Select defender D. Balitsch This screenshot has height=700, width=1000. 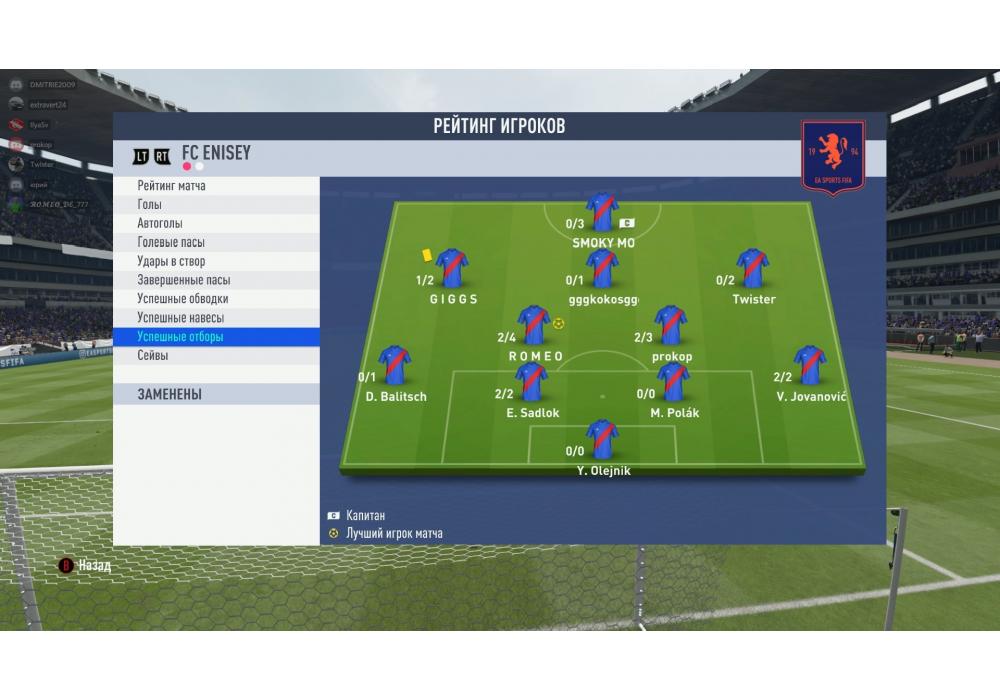395,366
